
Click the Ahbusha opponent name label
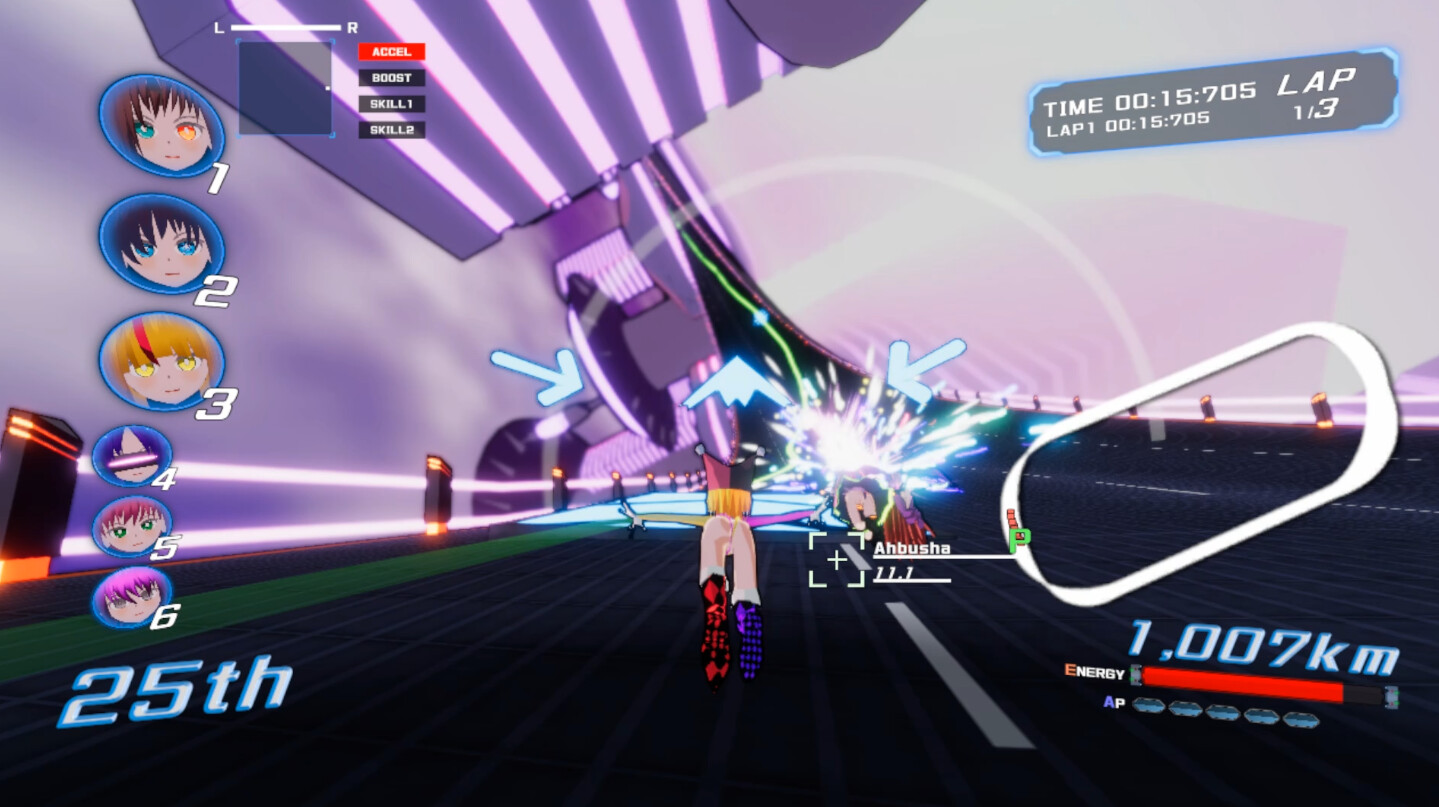[x=911, y=548]
